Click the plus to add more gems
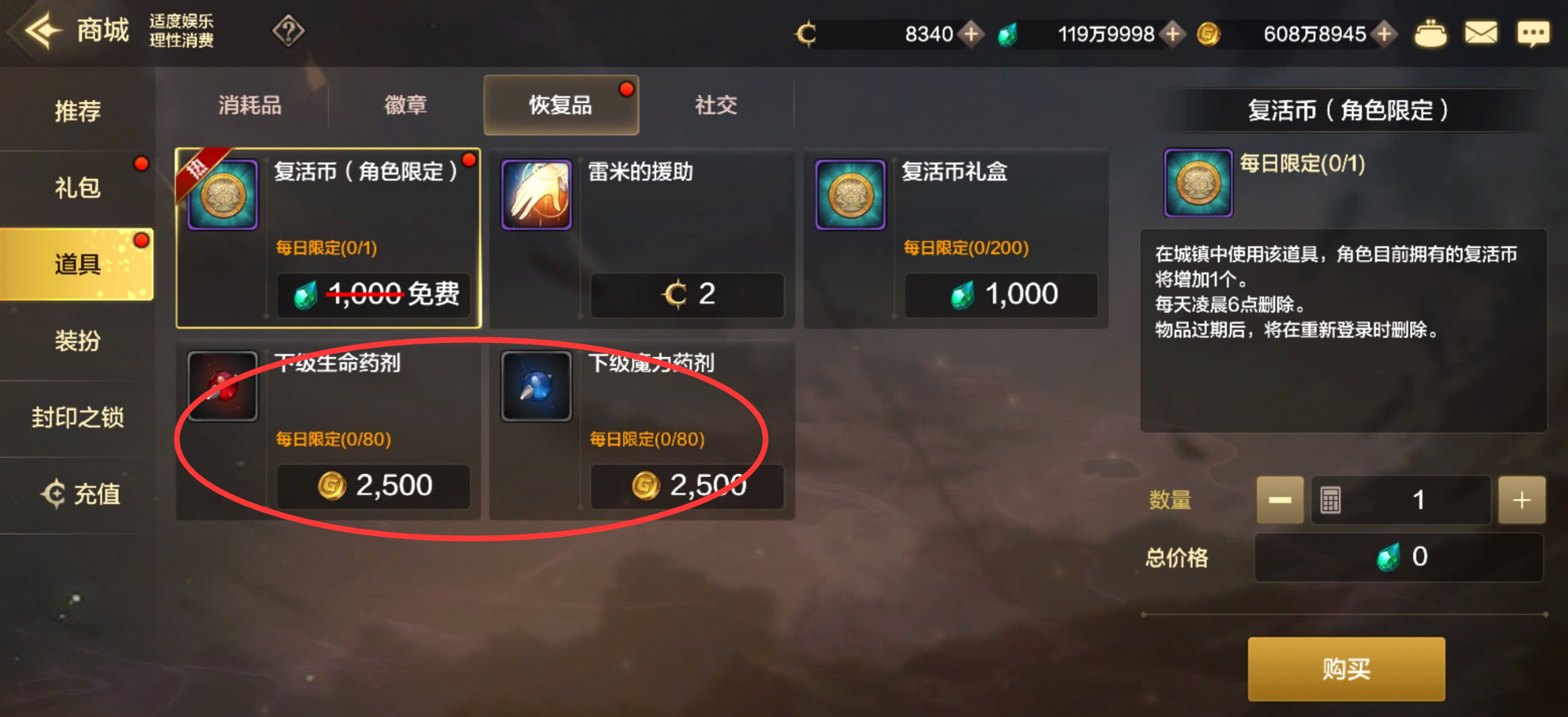Screen dimensions: 1568x717 coord(1174,34)
